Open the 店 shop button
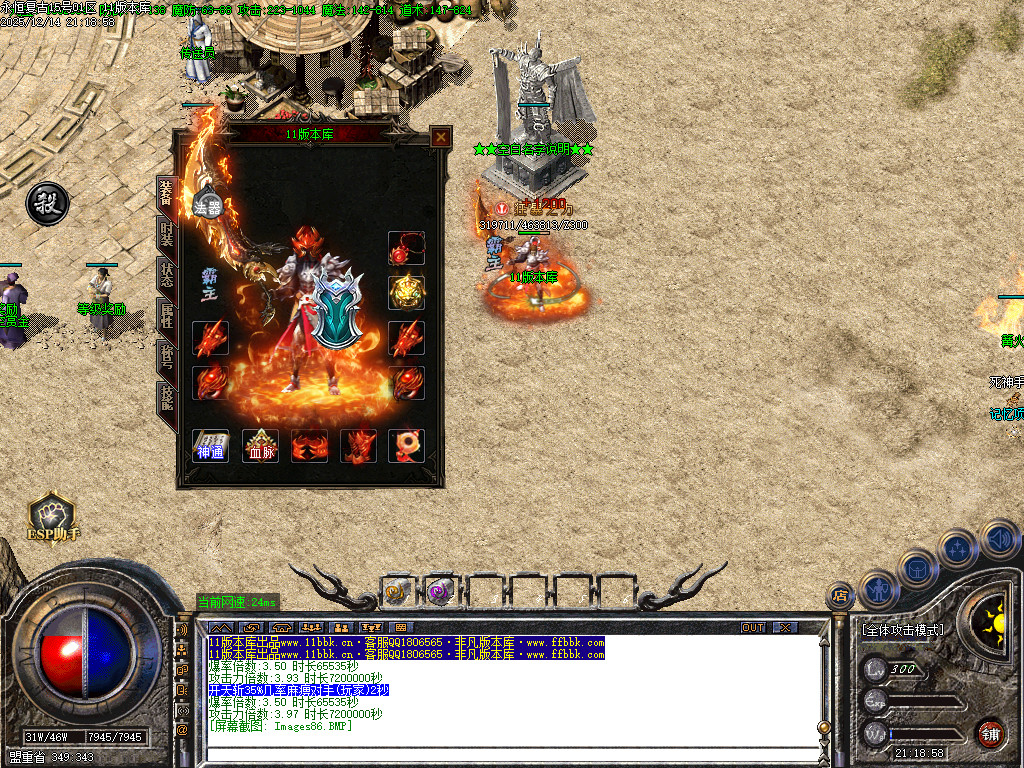Screen dimensions: 1024x768 (x=840, y=596)
